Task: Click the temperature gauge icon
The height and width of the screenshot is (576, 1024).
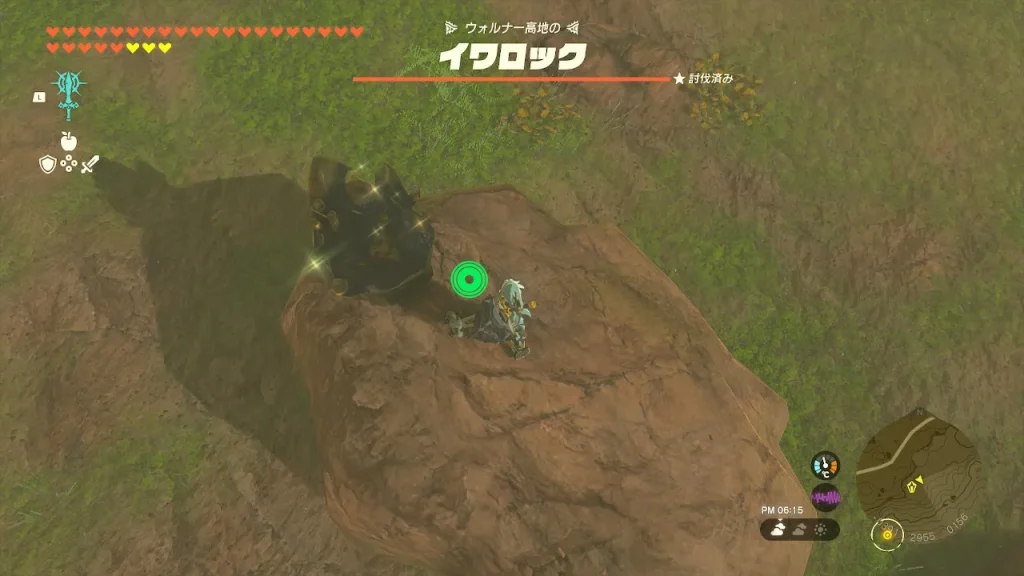Action: (825, 465)
